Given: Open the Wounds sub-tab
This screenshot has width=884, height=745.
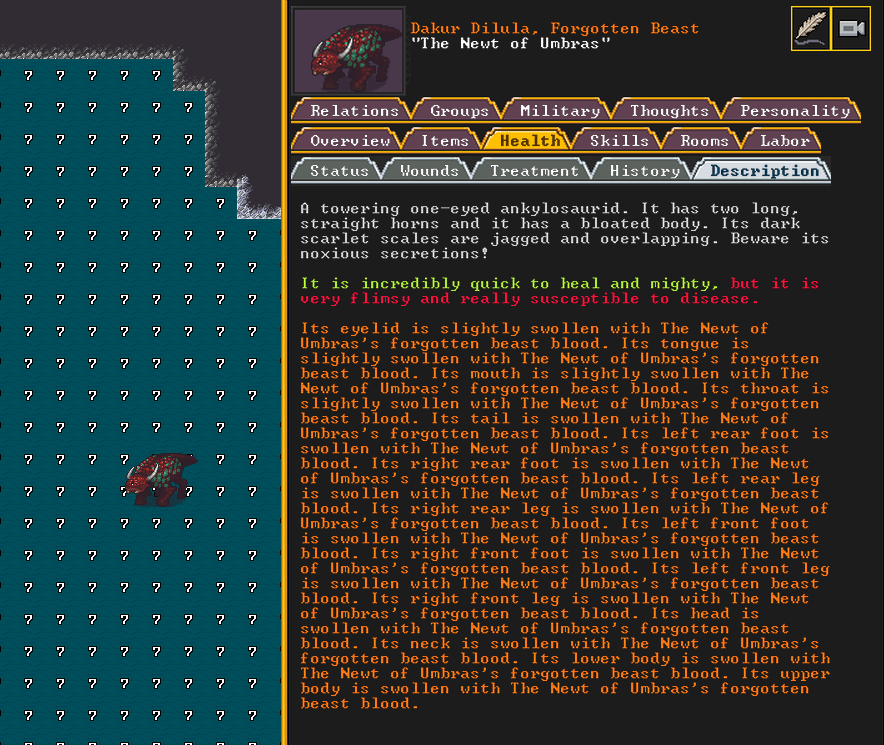Looking at the screenshot, I should point(429,171).
